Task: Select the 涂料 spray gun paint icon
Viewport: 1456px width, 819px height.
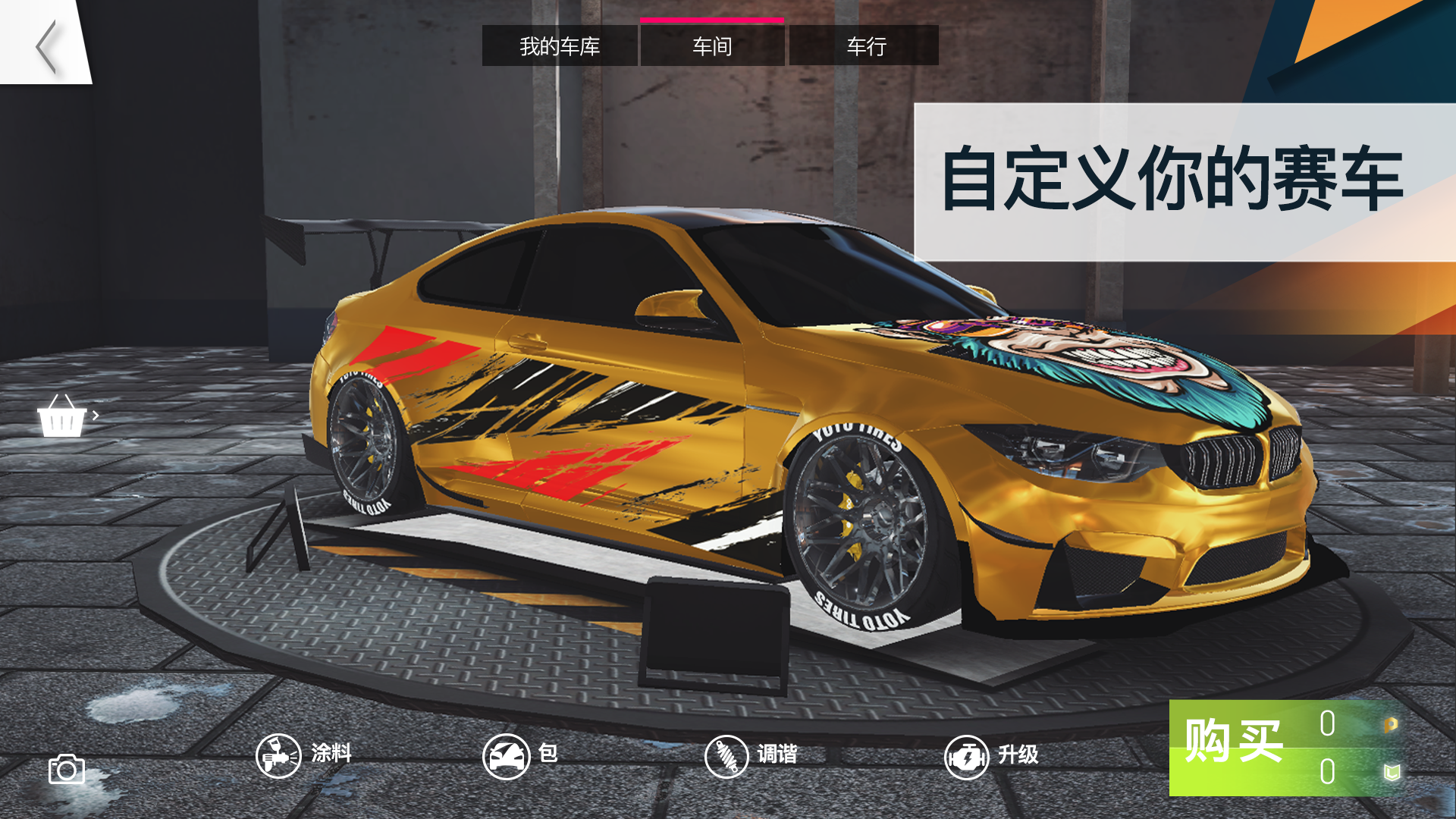Action: click(277, 755)
